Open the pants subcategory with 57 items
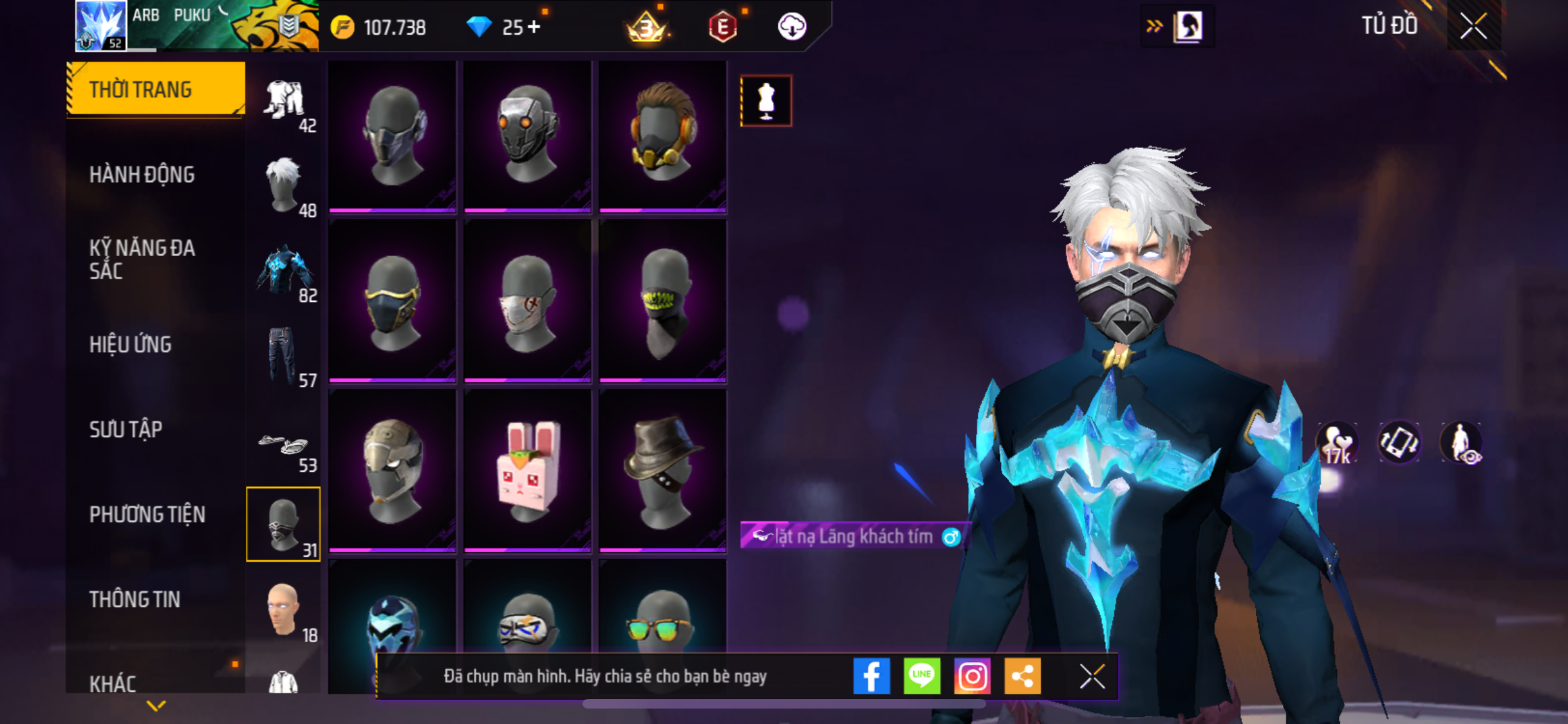Screen dimensions: 1568x724 [283, 355]
